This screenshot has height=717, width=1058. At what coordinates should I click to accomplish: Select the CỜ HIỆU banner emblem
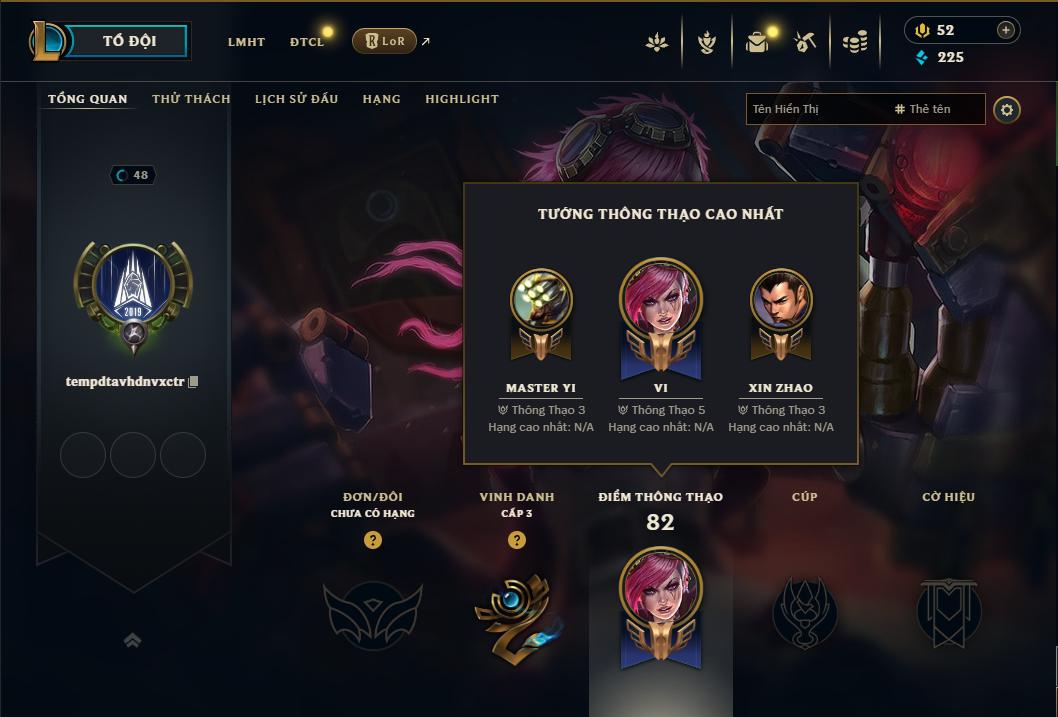click(948, 610)
